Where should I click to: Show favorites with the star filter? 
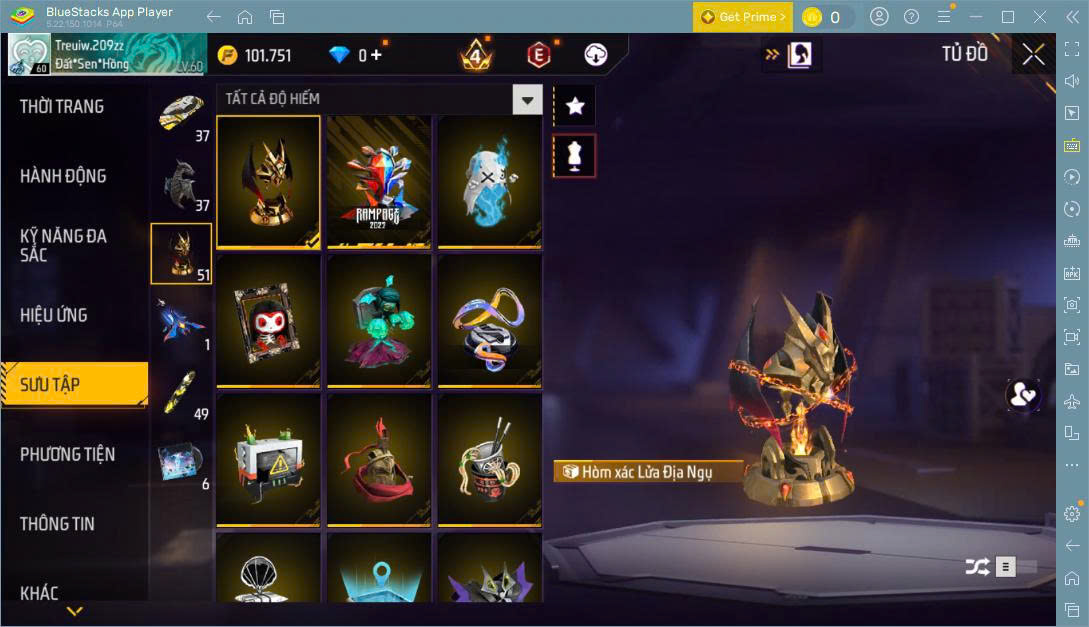[574, 106]
